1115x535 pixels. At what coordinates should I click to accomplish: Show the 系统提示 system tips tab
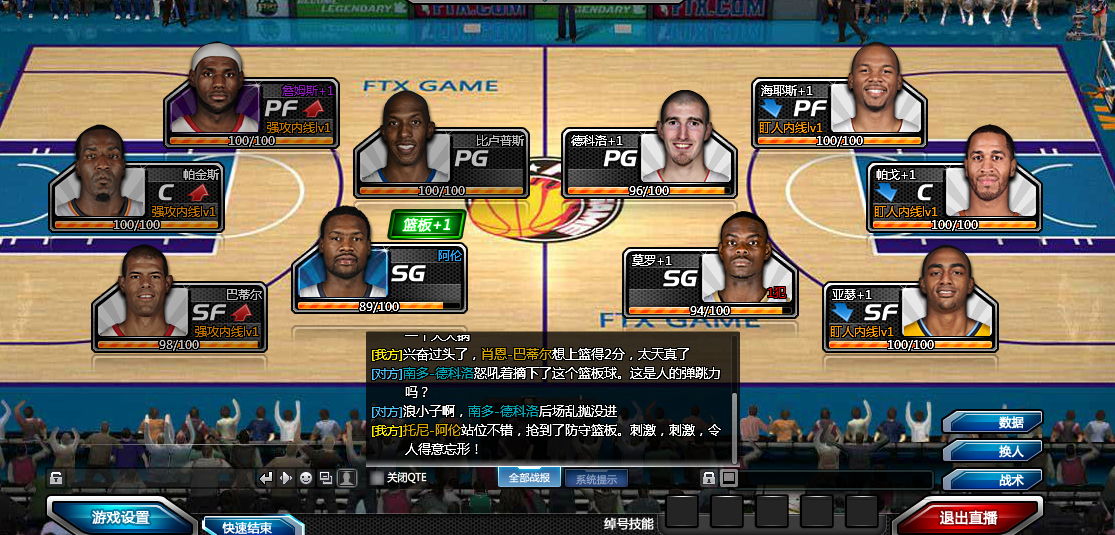tap(596, 478)
